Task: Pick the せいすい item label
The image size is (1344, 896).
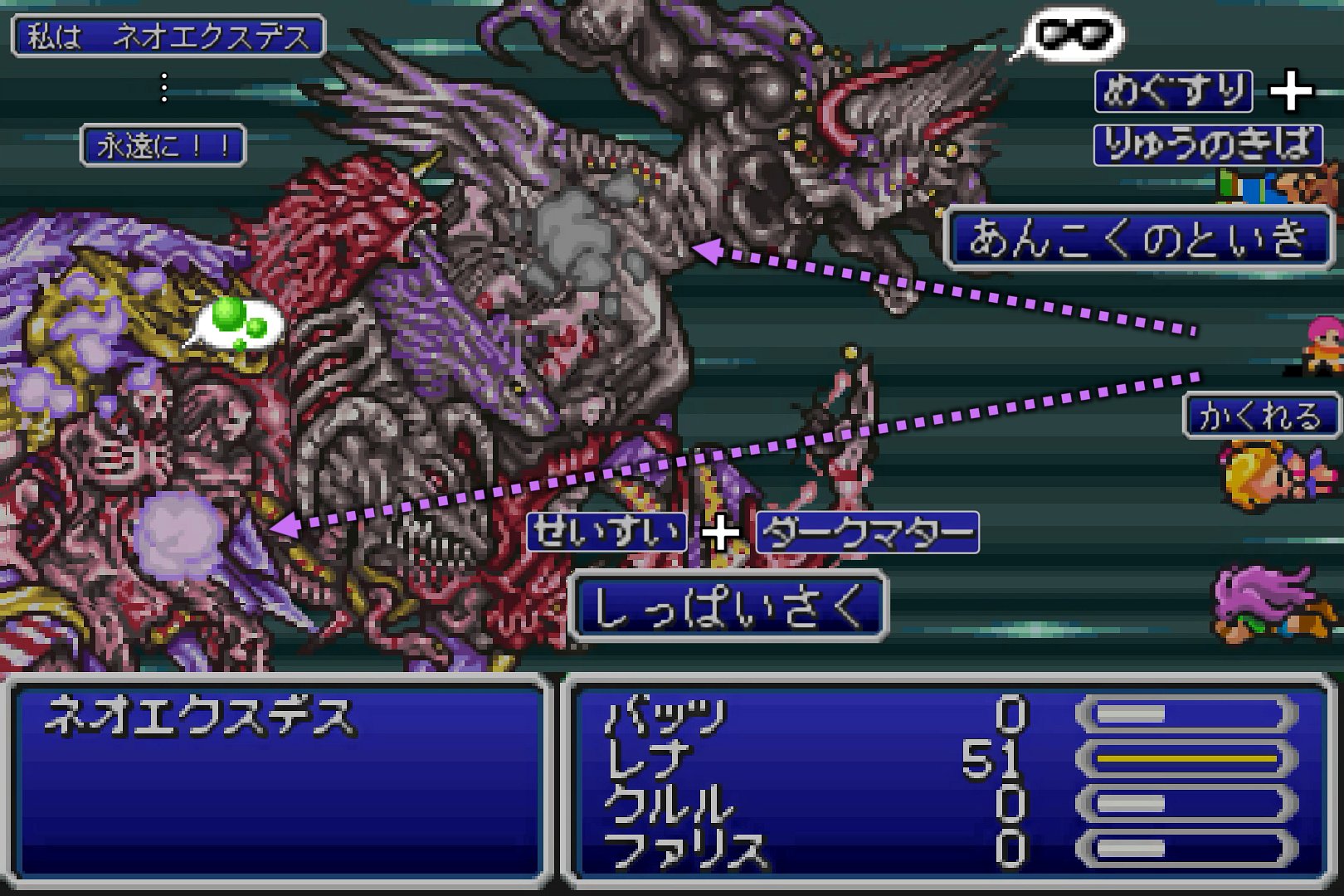Action: tap(607, 532)
